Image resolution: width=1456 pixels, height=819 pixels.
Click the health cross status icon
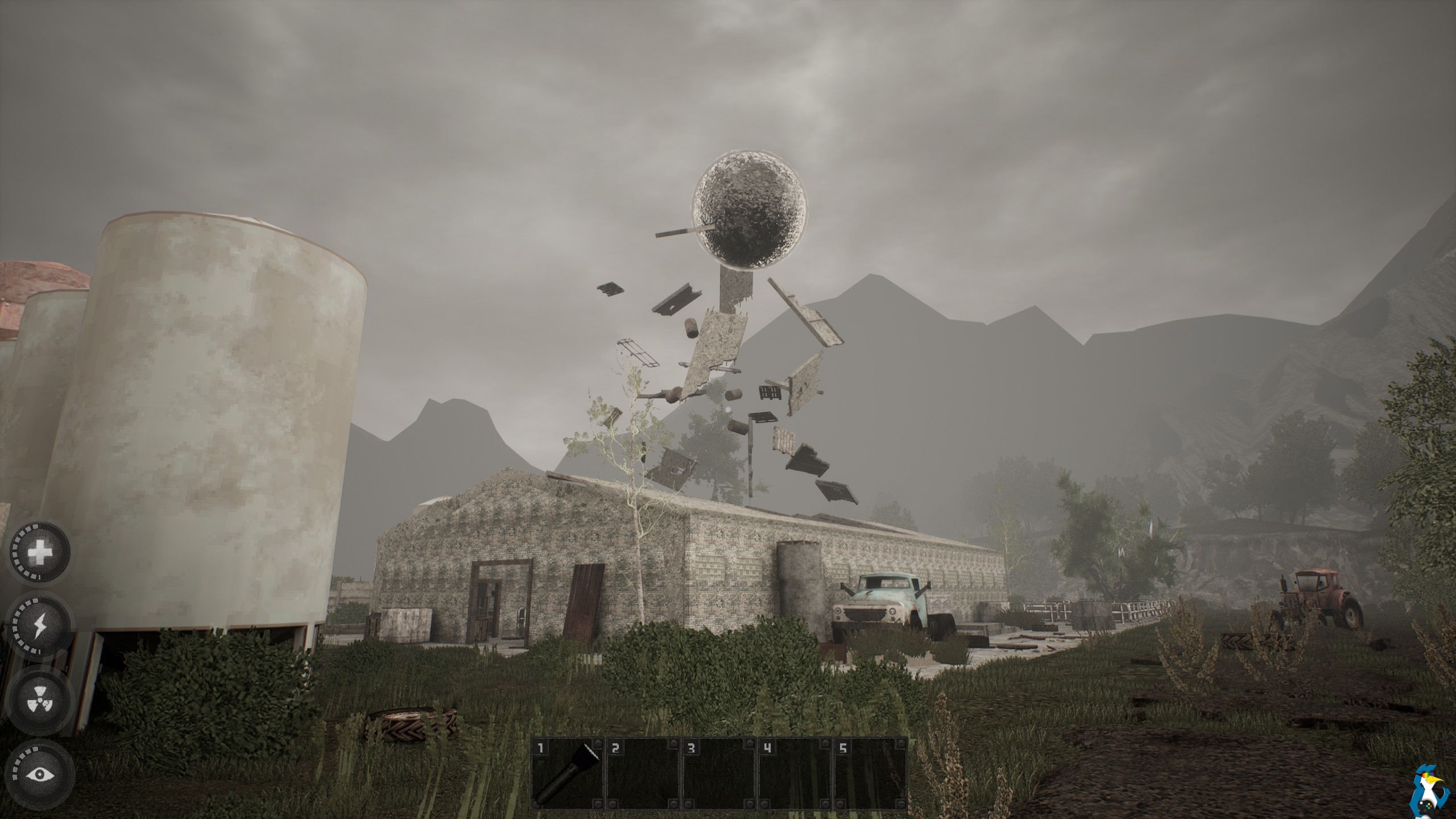40,552
